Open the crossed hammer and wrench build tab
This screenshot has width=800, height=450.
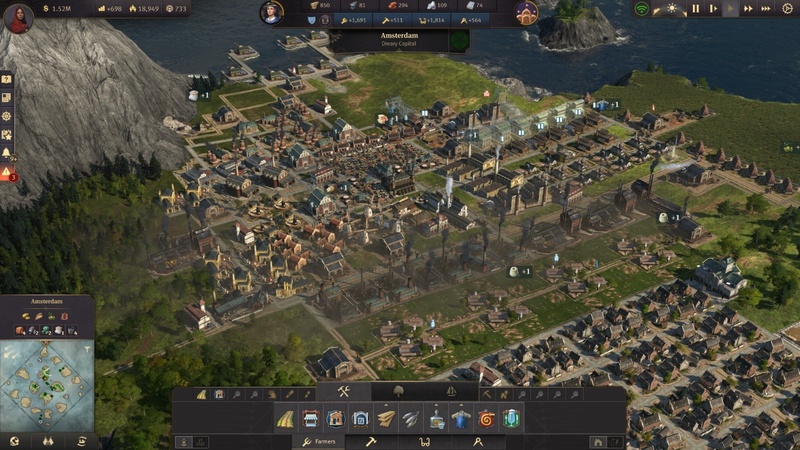click(x=343, y=391)
